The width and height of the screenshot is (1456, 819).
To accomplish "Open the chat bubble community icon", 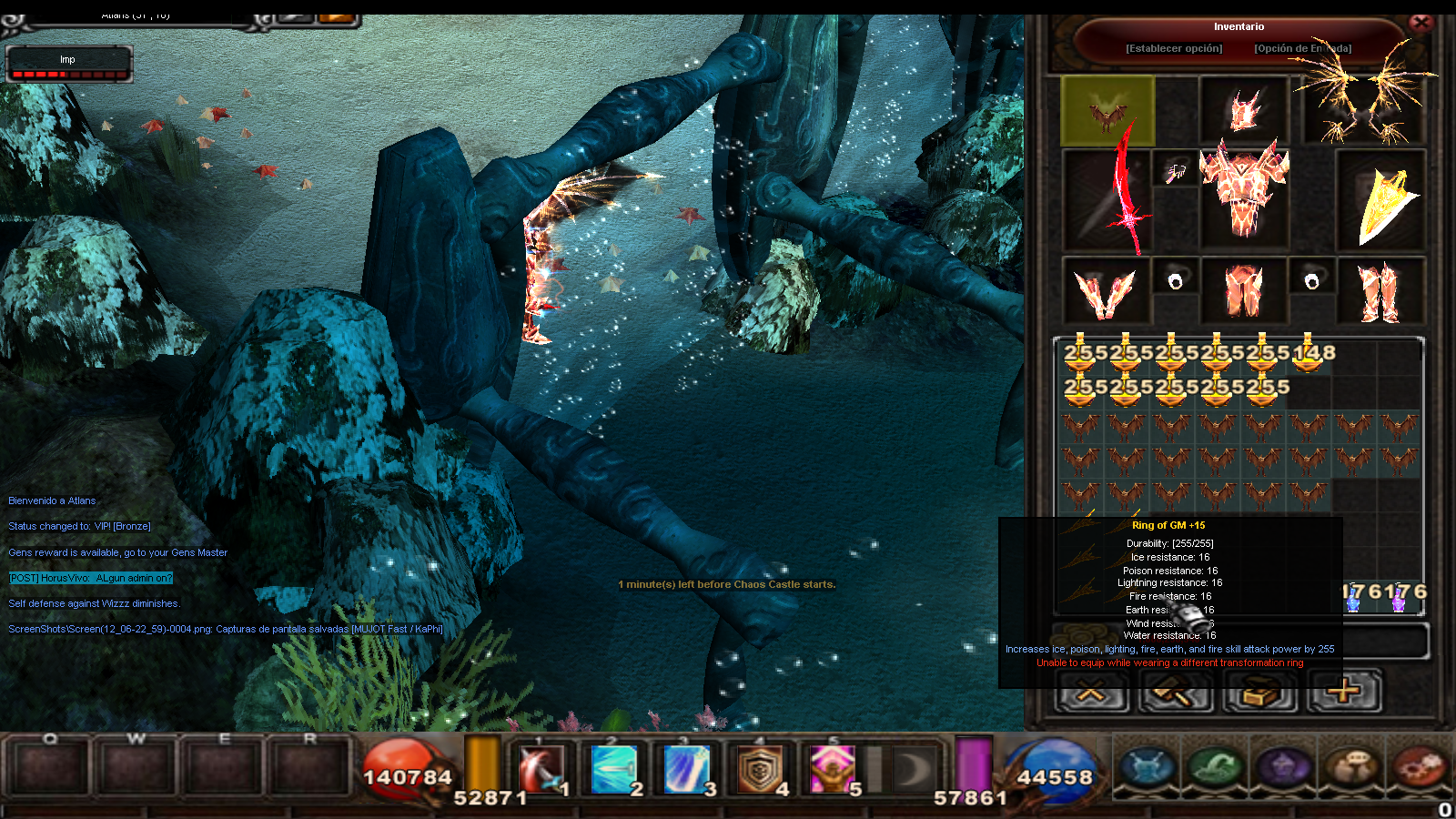I will click(x=1351, y=766).
